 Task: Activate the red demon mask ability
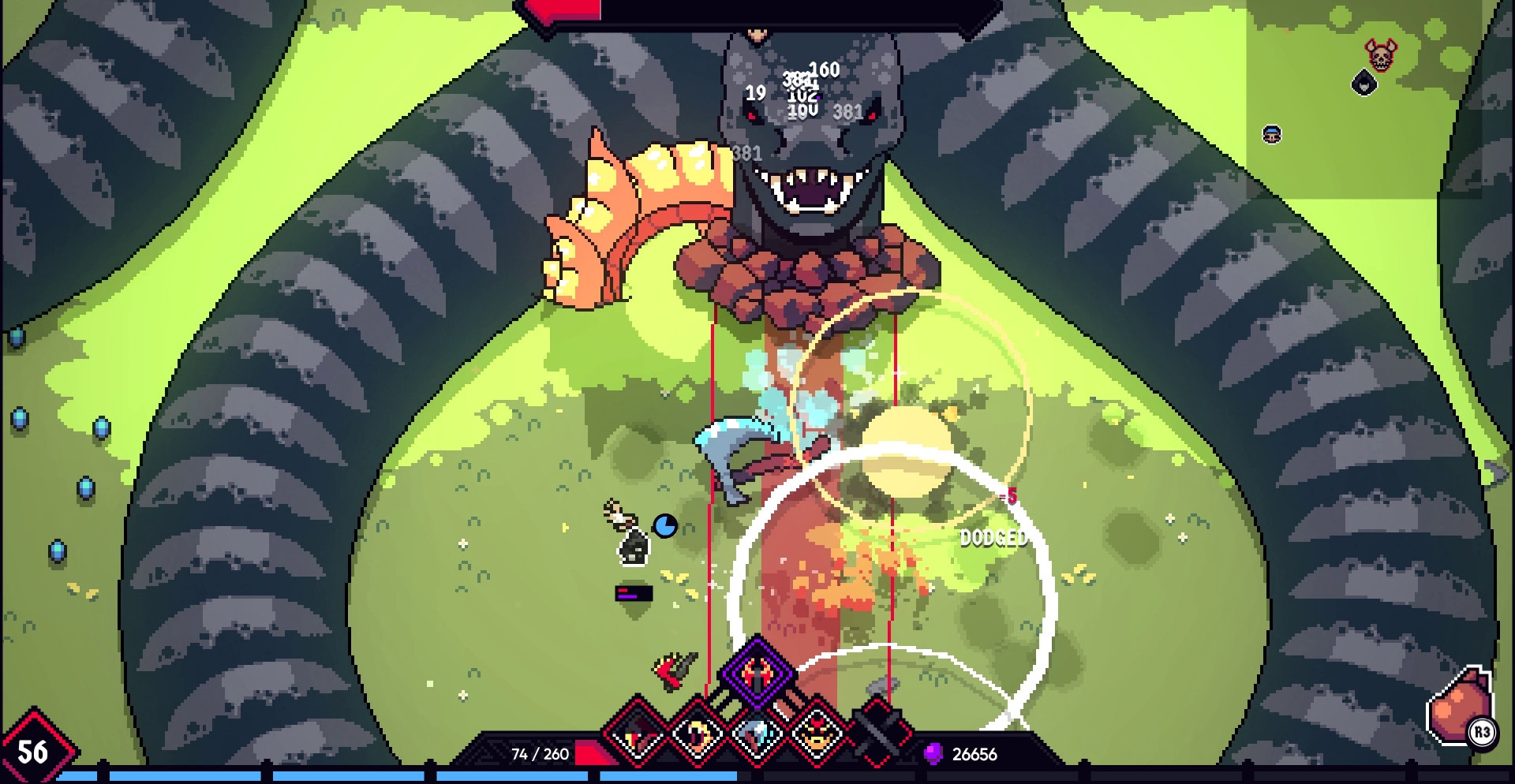[817, 734]
